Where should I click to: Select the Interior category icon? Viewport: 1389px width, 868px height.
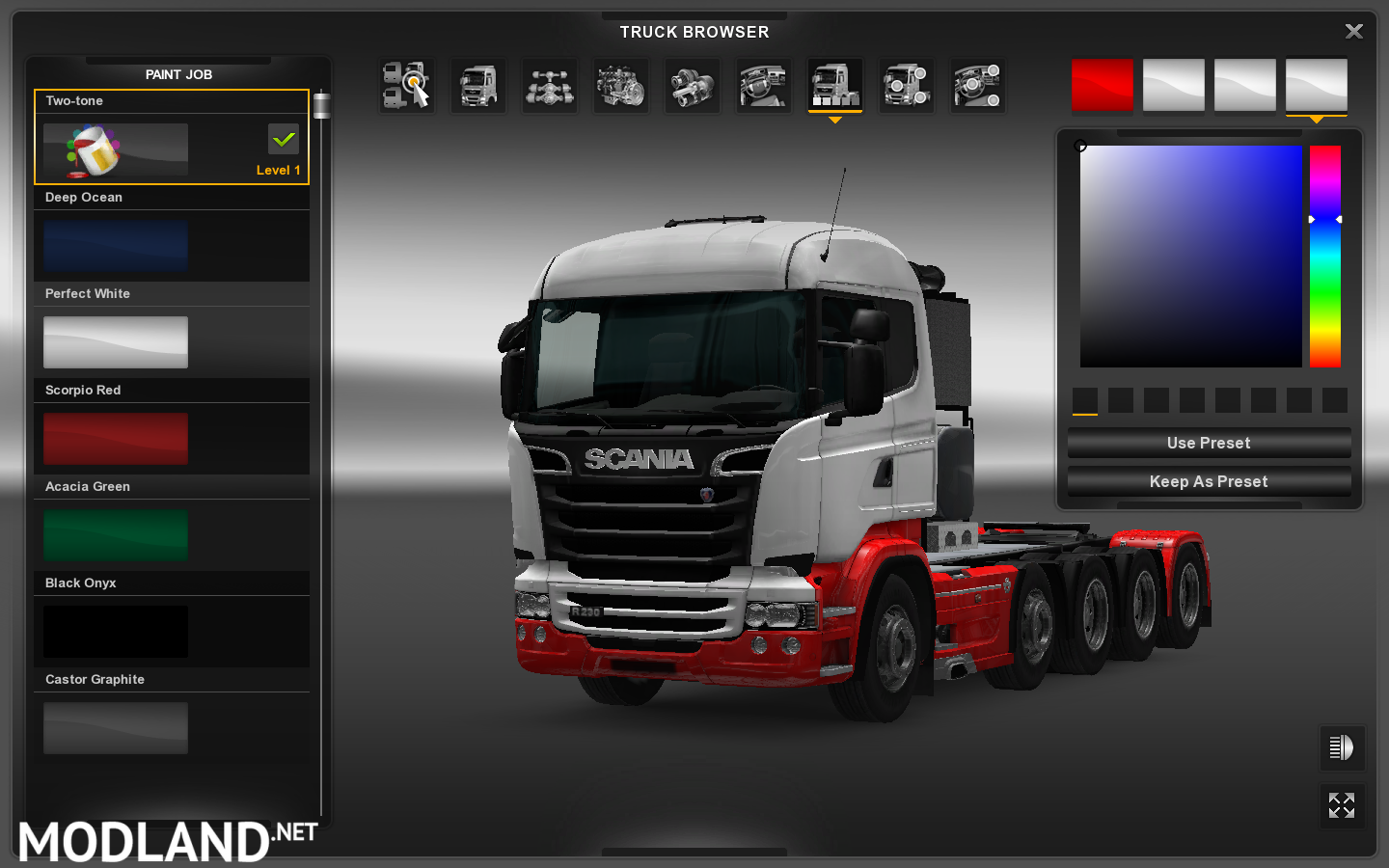point(763,85)
